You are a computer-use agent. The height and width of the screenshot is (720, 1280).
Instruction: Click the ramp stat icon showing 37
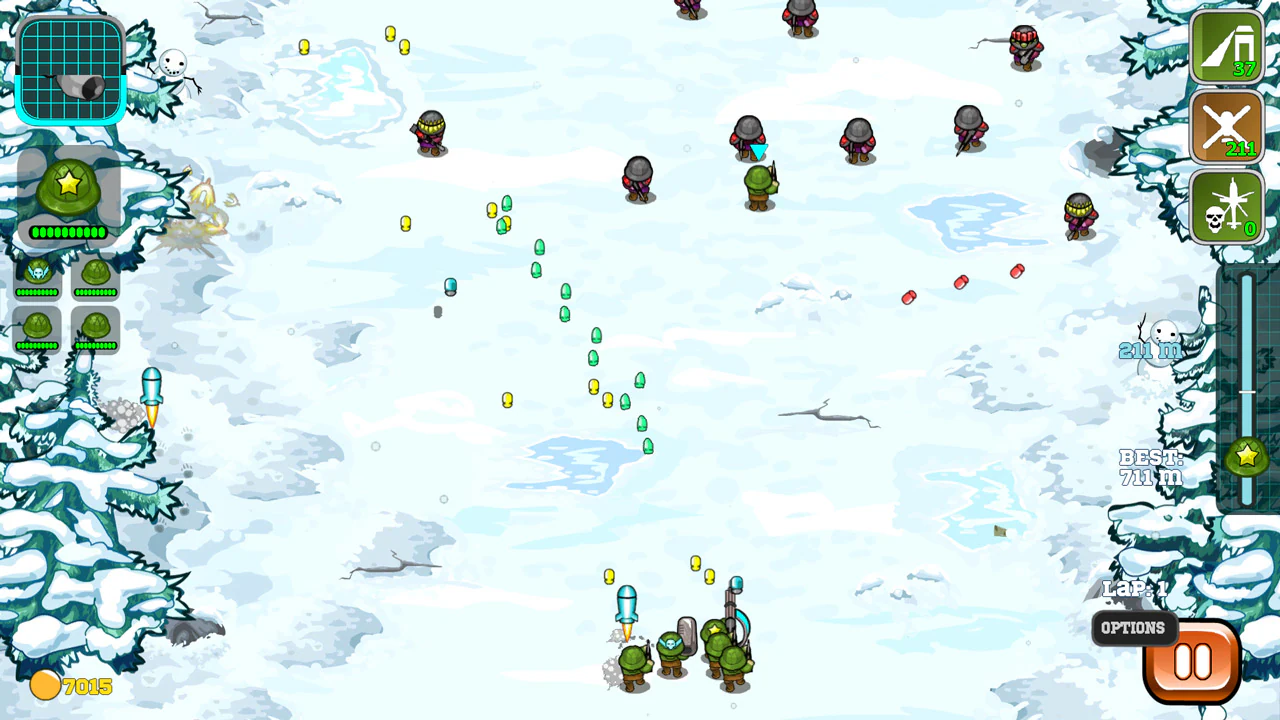(x=1227, y=49)
